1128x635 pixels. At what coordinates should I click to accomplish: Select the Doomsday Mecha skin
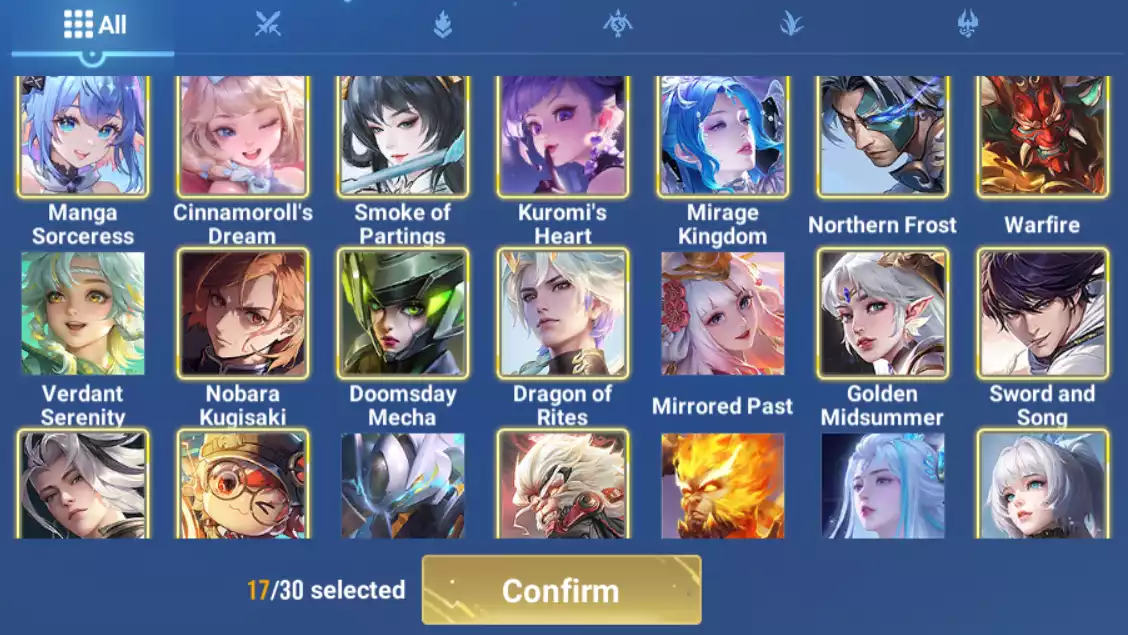click(x=403, y=313)
